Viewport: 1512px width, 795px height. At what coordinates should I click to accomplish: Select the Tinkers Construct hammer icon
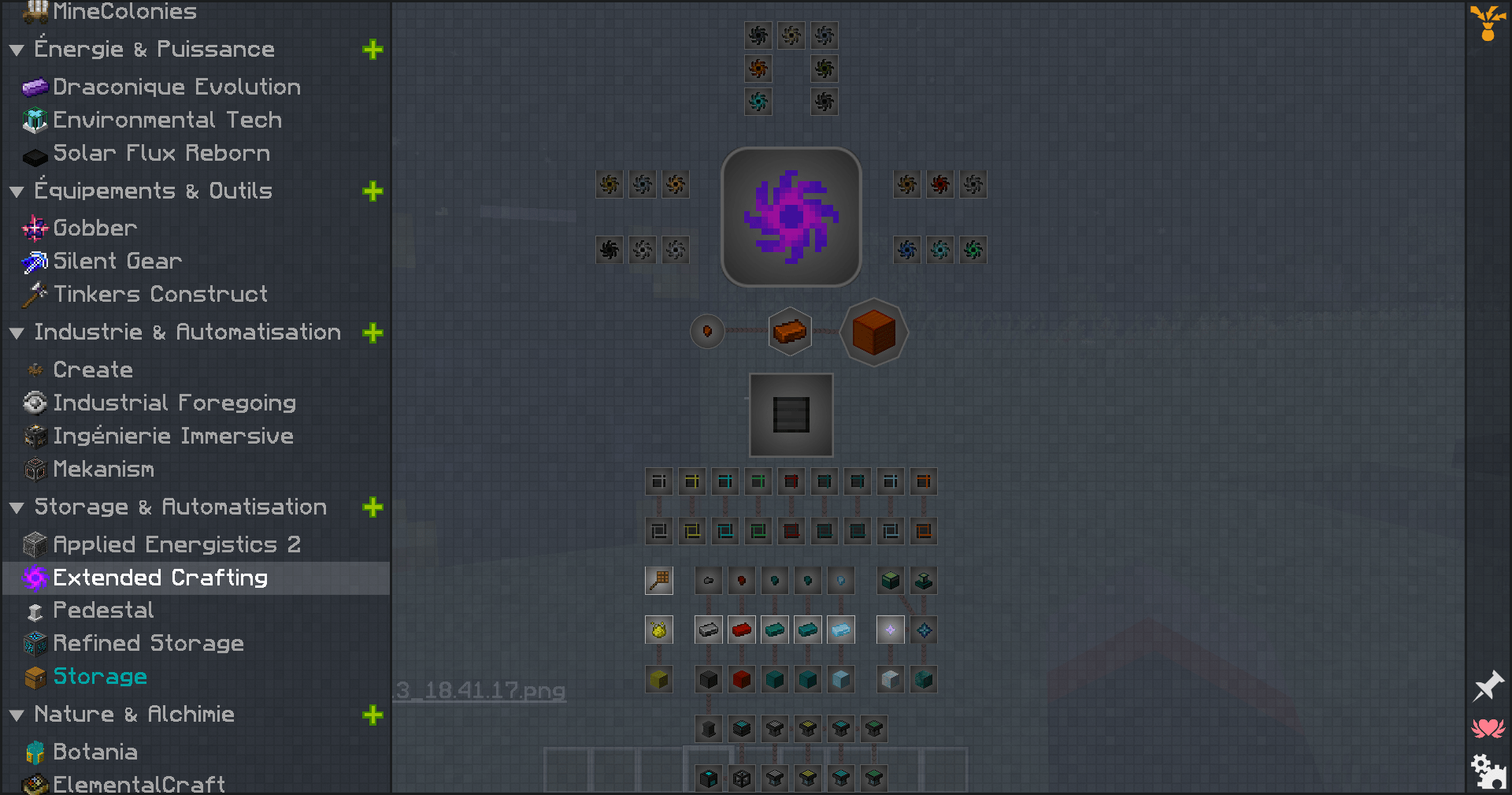pyautogui.click(x=35, y=294)
